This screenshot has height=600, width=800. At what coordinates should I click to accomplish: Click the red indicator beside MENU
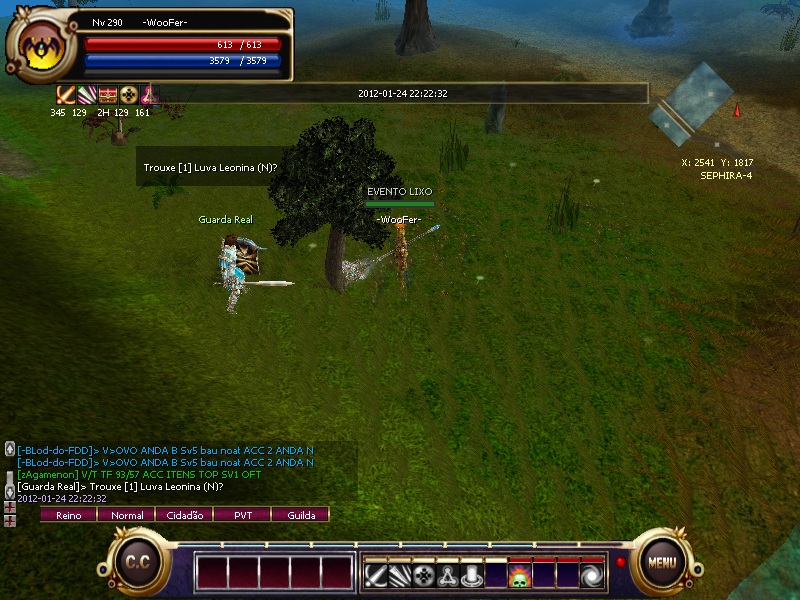click(x=621, y=562)
